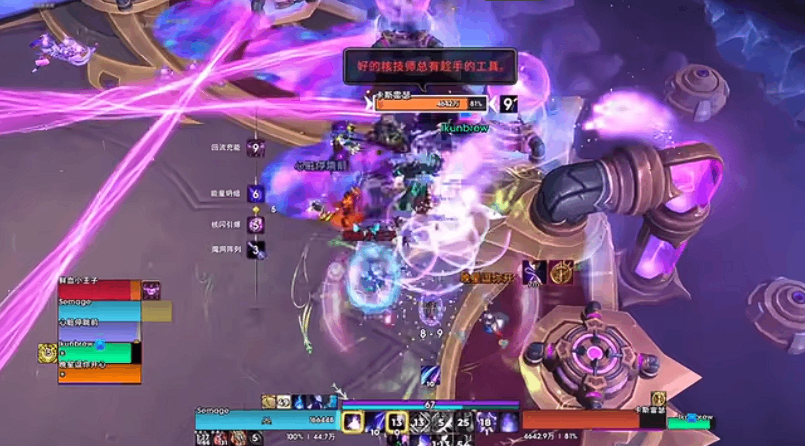Select the small green target-of-target frame

690,423
